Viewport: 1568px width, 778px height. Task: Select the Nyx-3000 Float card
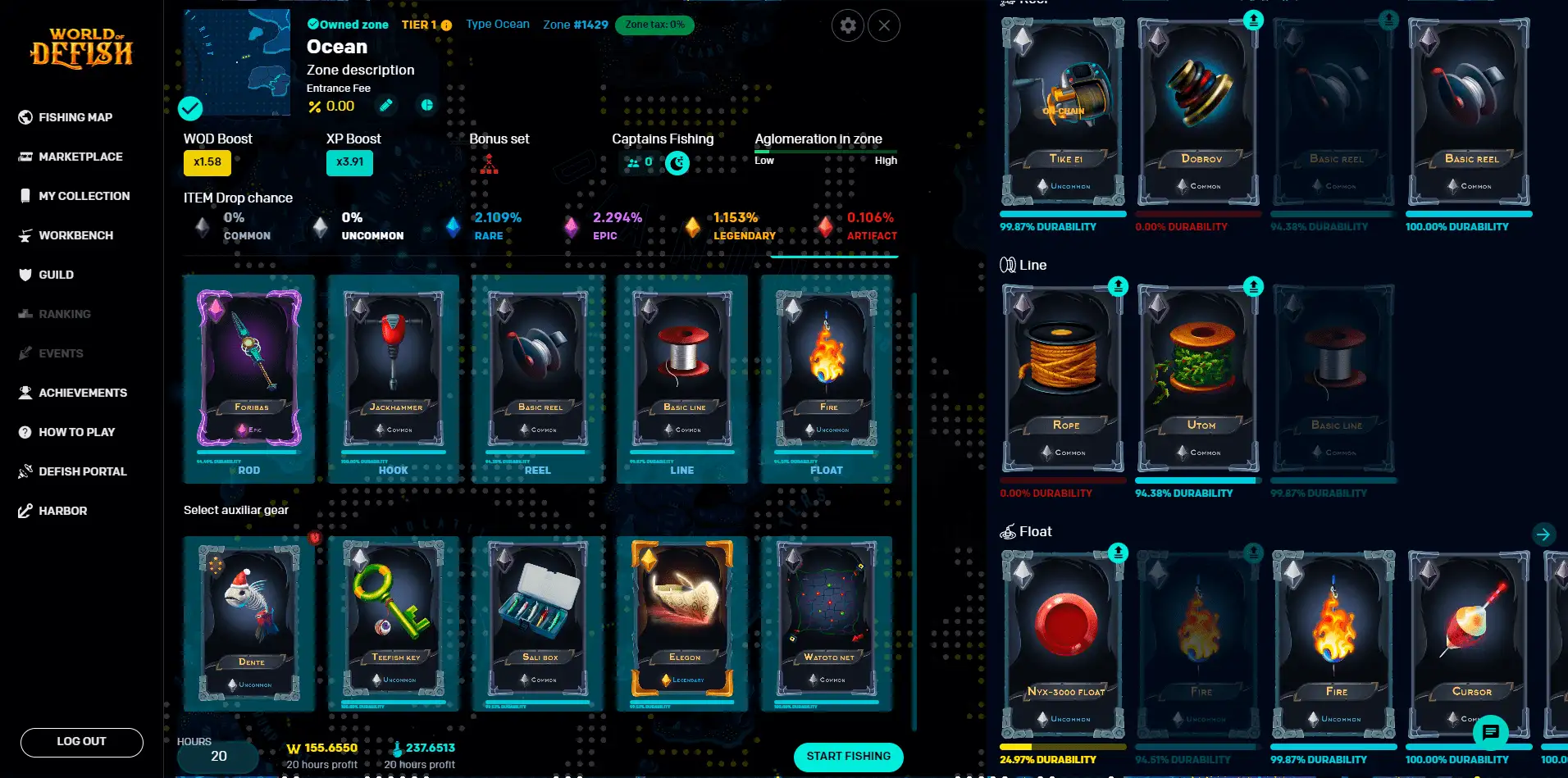pos(1064,644)
